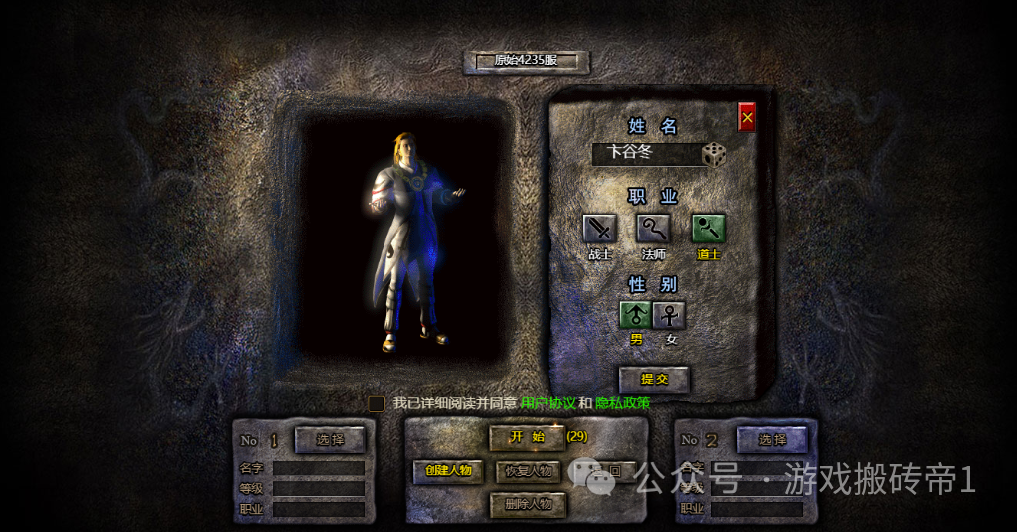Image resolution: width=1017 pixels, height=532 pixels.
Task: Switch to the female (女) gender icon
Action: [x=670, y=316]
